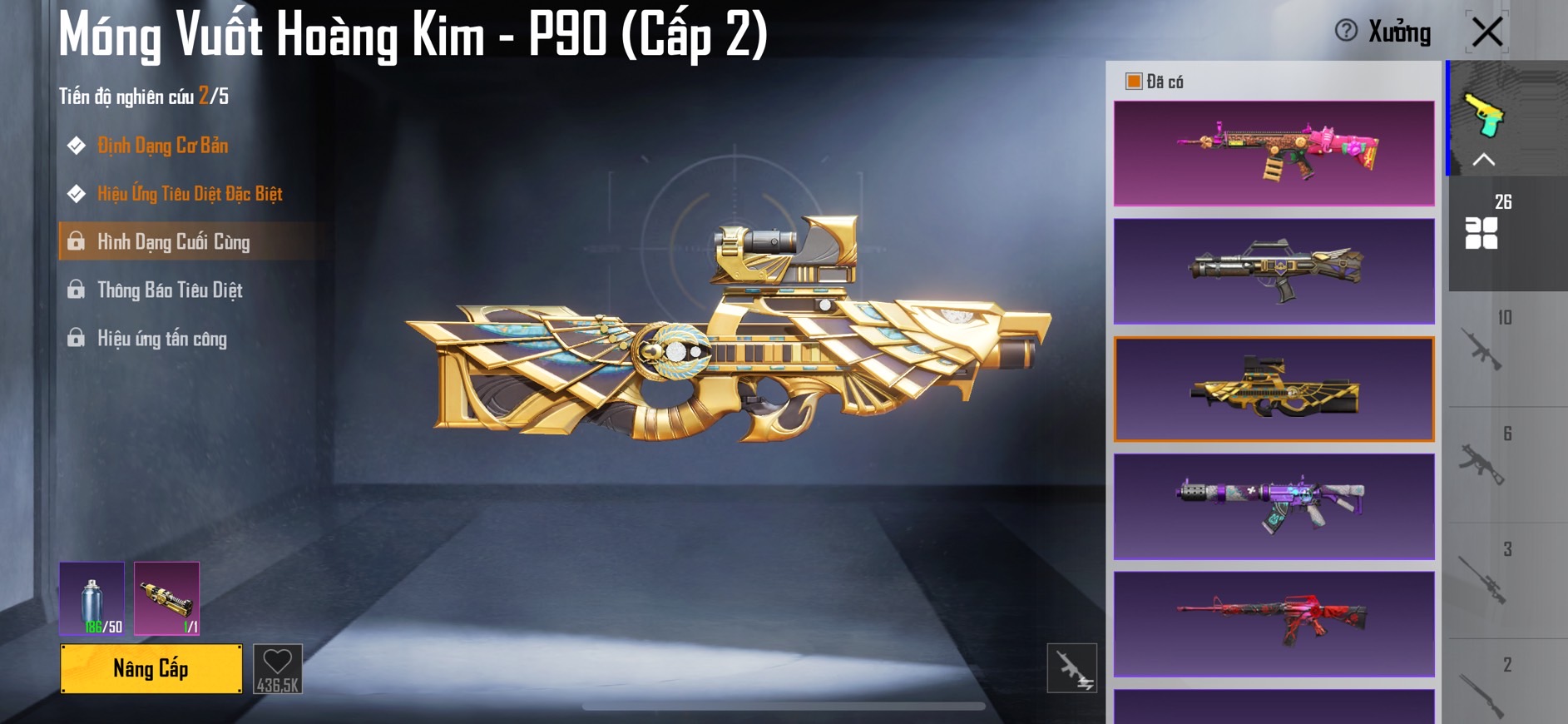
Task: Open the weapon preview mode button
Action: click(x=1071, y=667)
